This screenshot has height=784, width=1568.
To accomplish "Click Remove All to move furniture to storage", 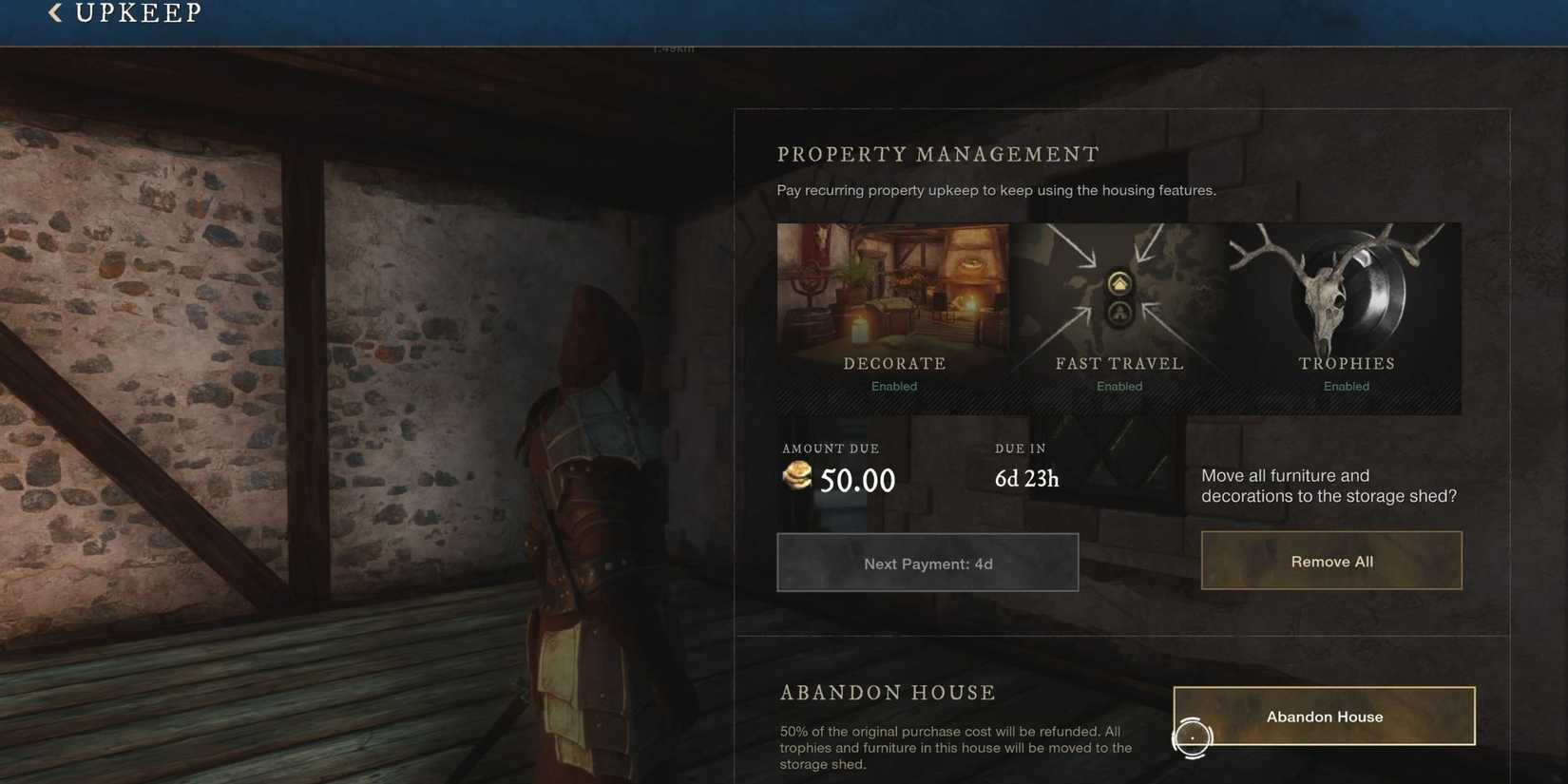I will click(1331, 561).
